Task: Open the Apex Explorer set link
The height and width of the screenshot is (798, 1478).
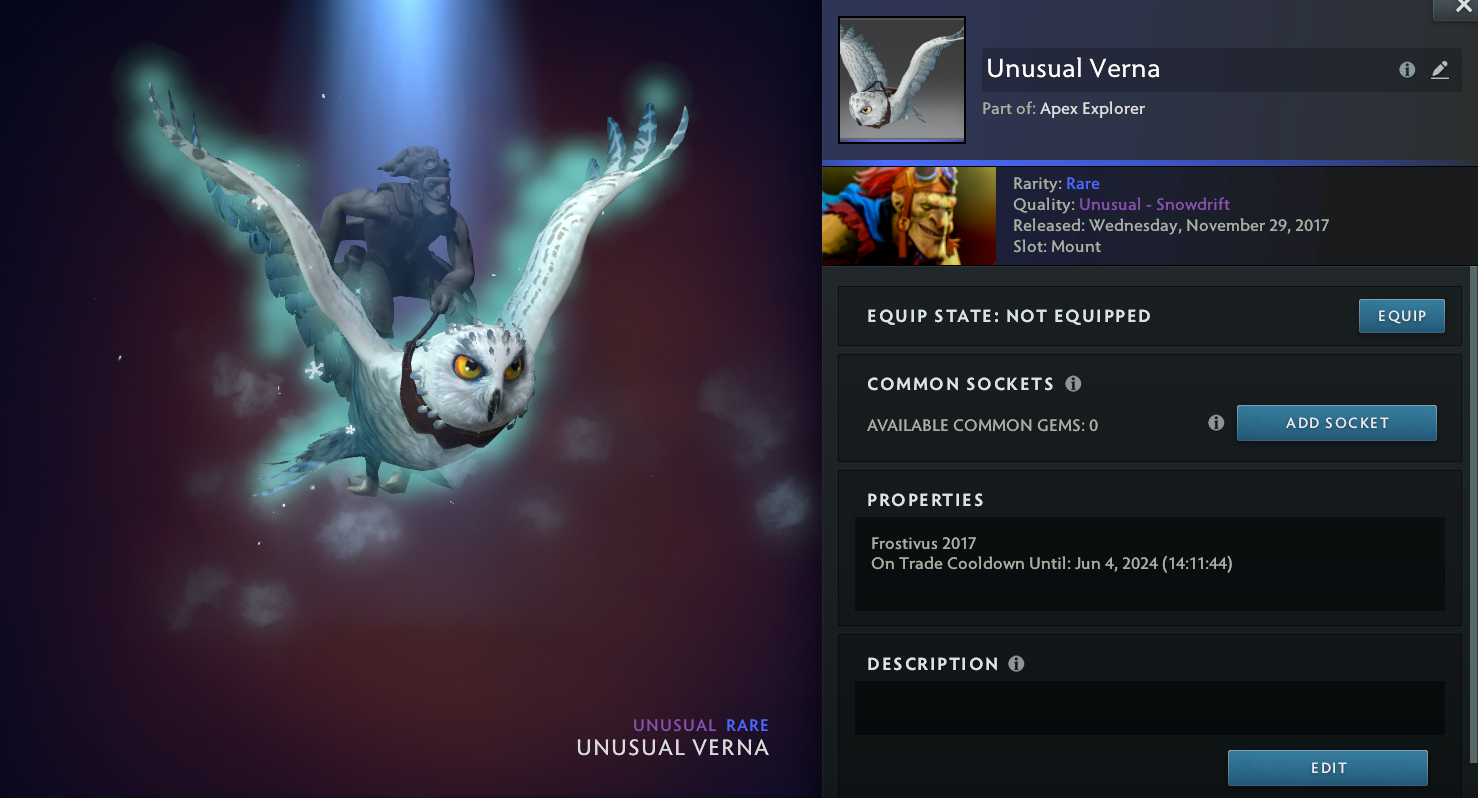Action: 1092,108
